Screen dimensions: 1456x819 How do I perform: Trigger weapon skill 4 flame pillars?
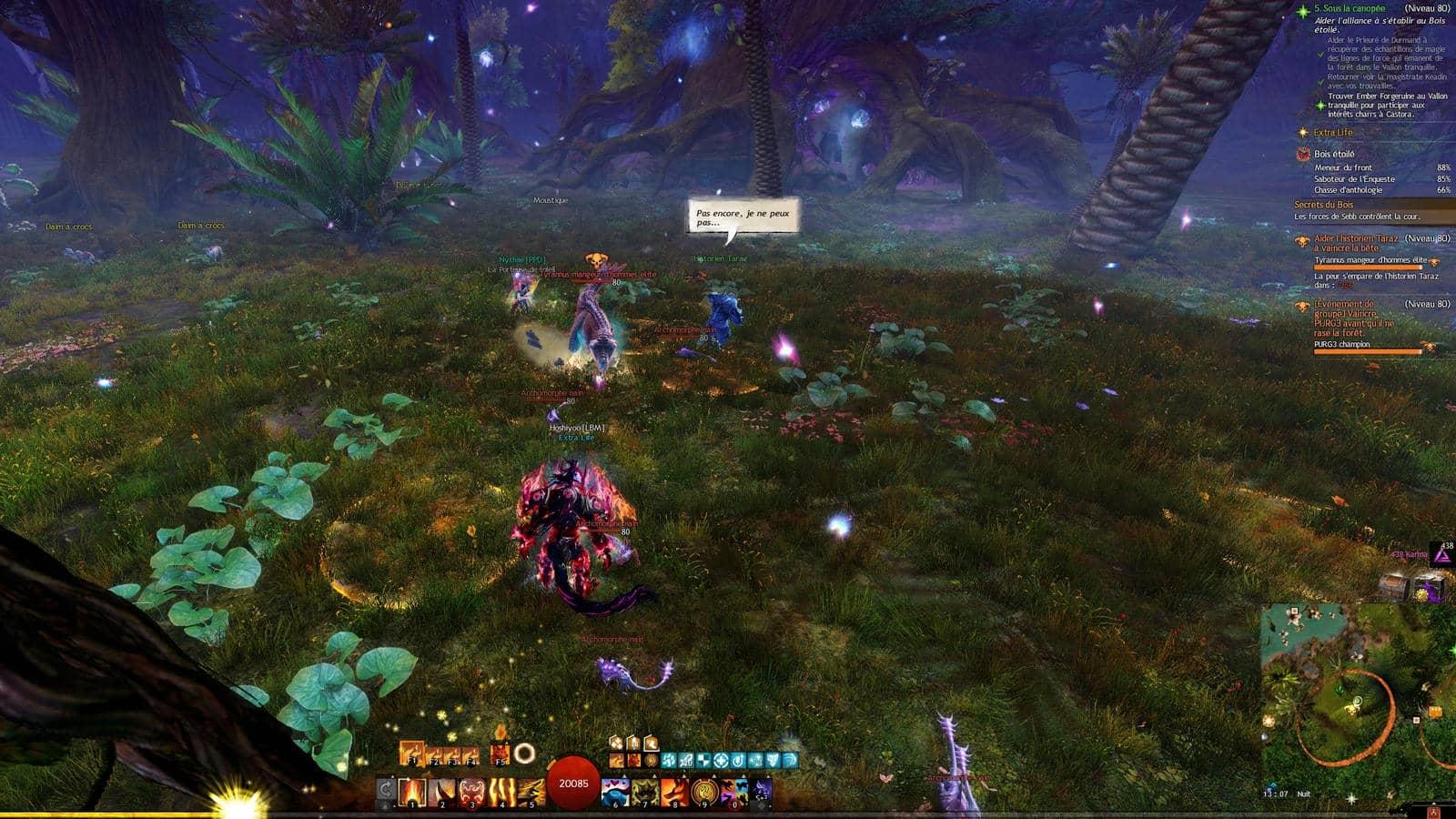502,792
